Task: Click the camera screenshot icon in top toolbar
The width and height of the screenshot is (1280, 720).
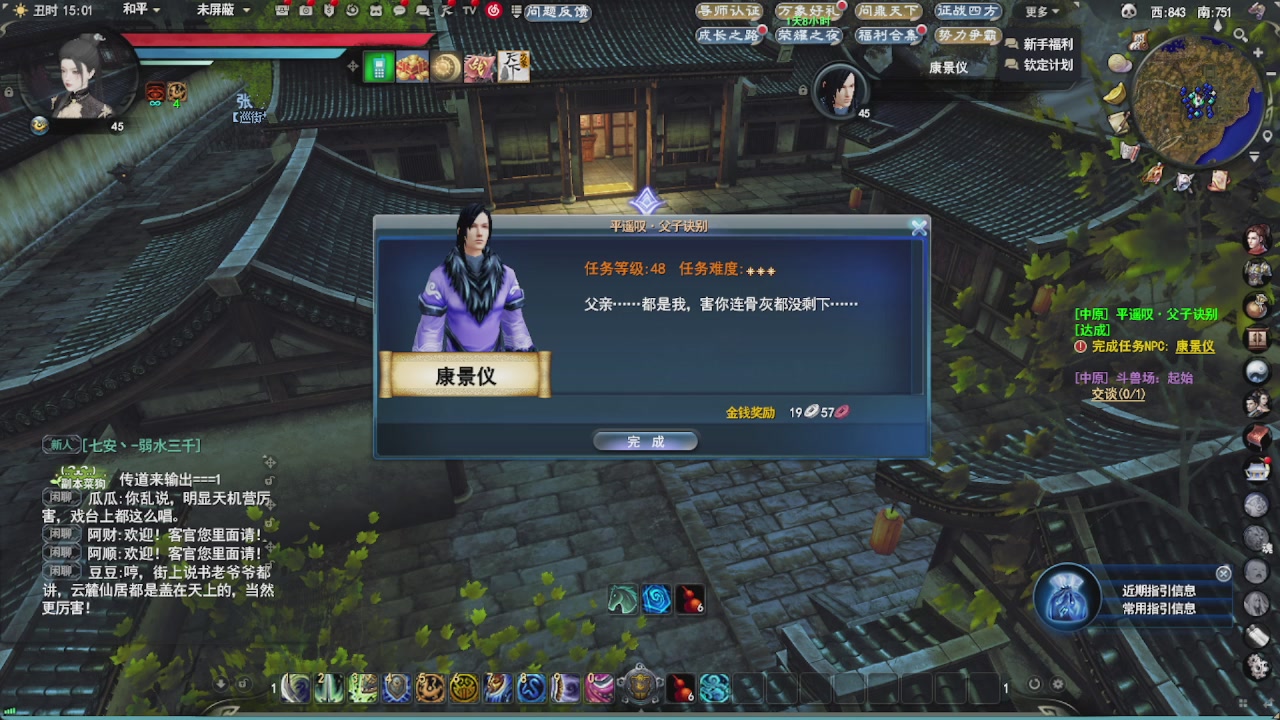Action: point(306,11)
